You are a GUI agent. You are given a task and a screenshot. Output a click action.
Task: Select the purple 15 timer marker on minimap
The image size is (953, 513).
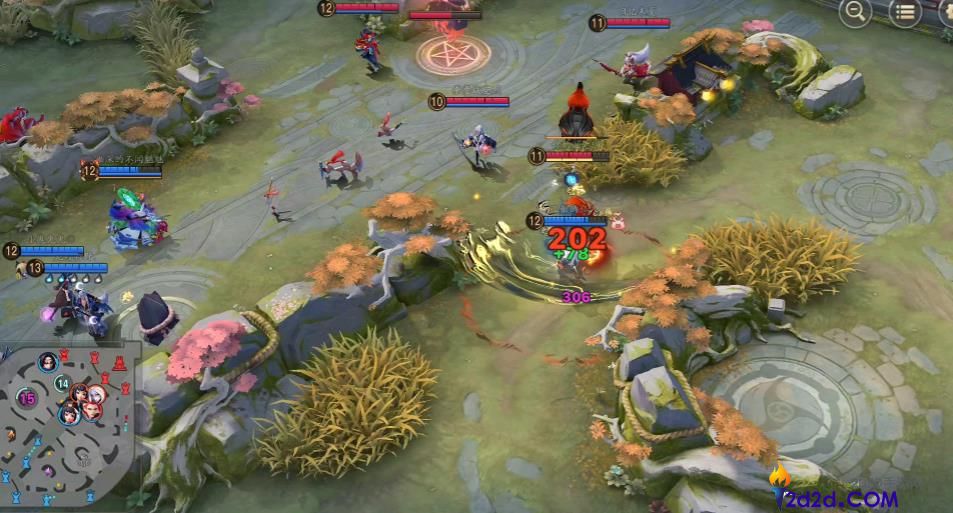coord(27,398)
